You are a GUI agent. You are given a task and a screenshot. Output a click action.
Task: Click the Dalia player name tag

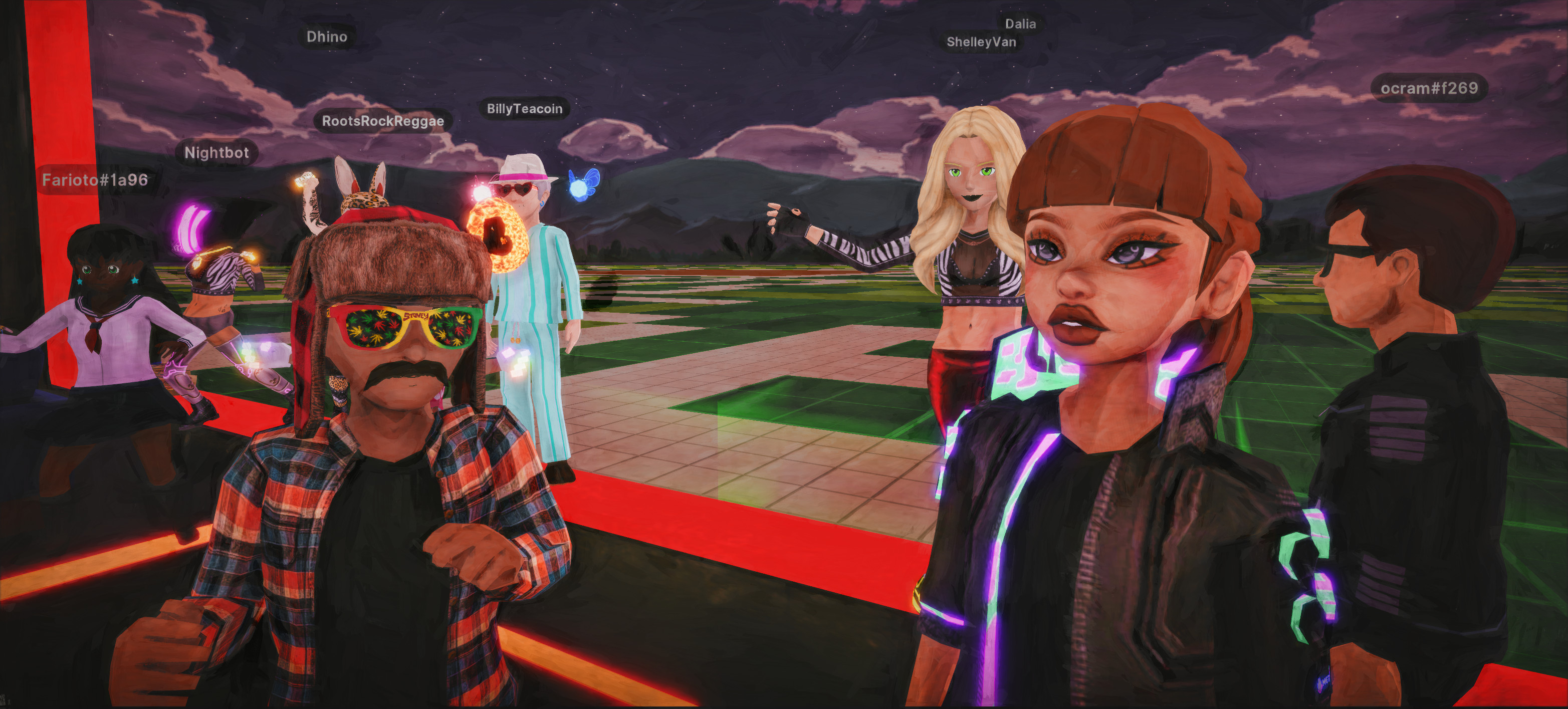[x=1020, y=24]
